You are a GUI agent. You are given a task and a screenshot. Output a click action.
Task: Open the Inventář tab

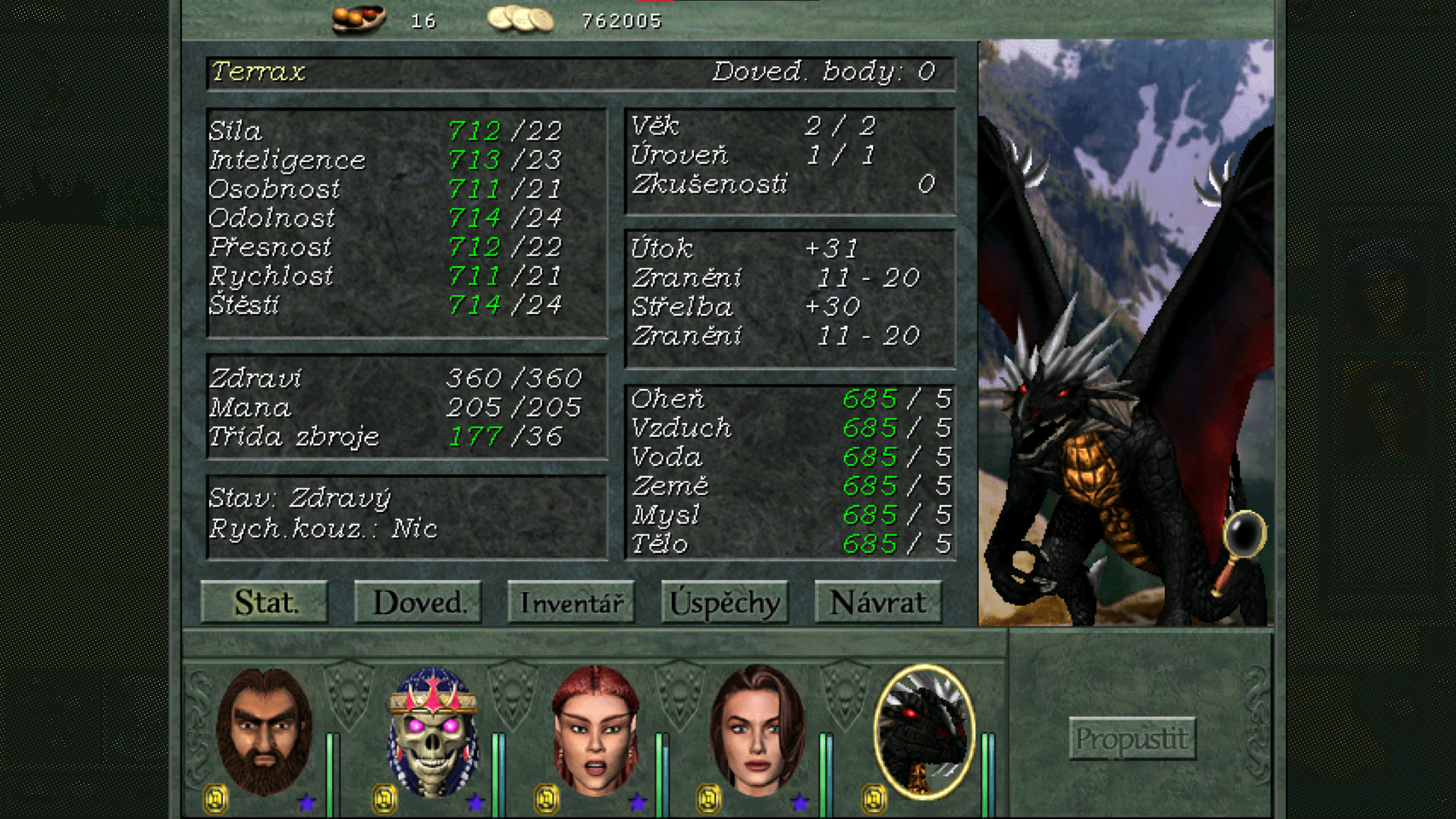(x=571, y=603)
